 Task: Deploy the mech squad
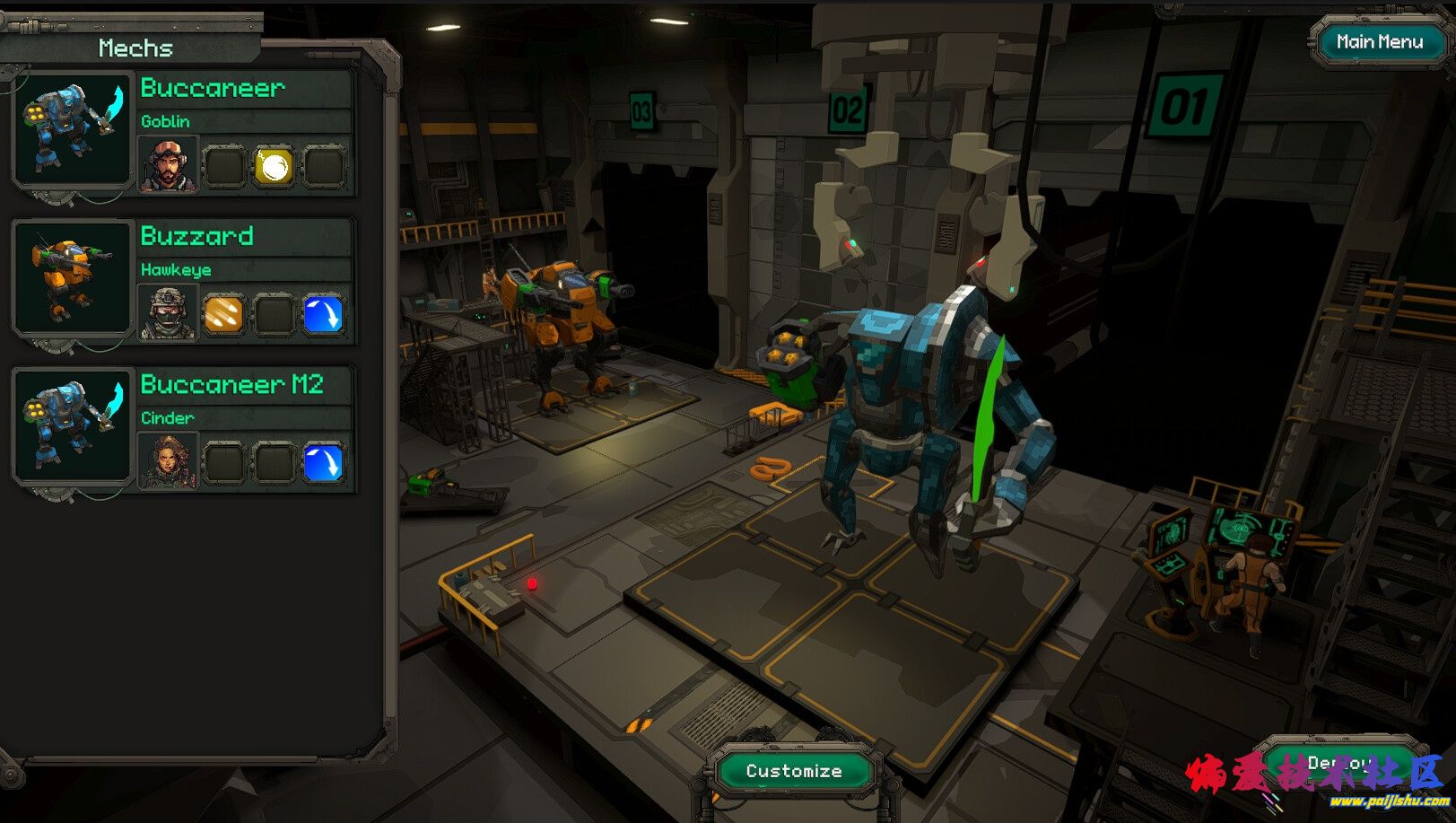1338,765
